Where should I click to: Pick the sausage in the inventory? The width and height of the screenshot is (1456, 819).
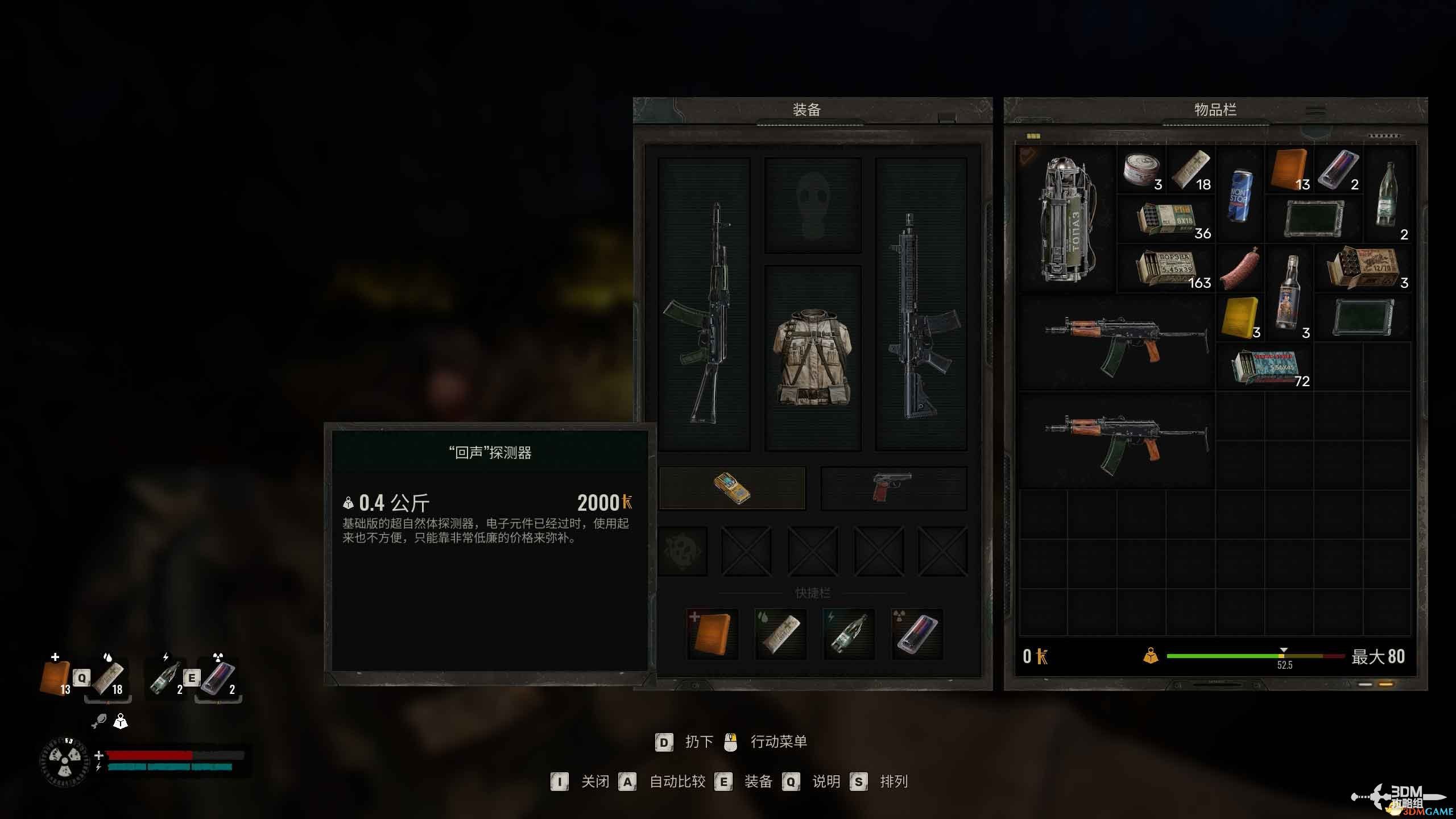click(1240, 268)
